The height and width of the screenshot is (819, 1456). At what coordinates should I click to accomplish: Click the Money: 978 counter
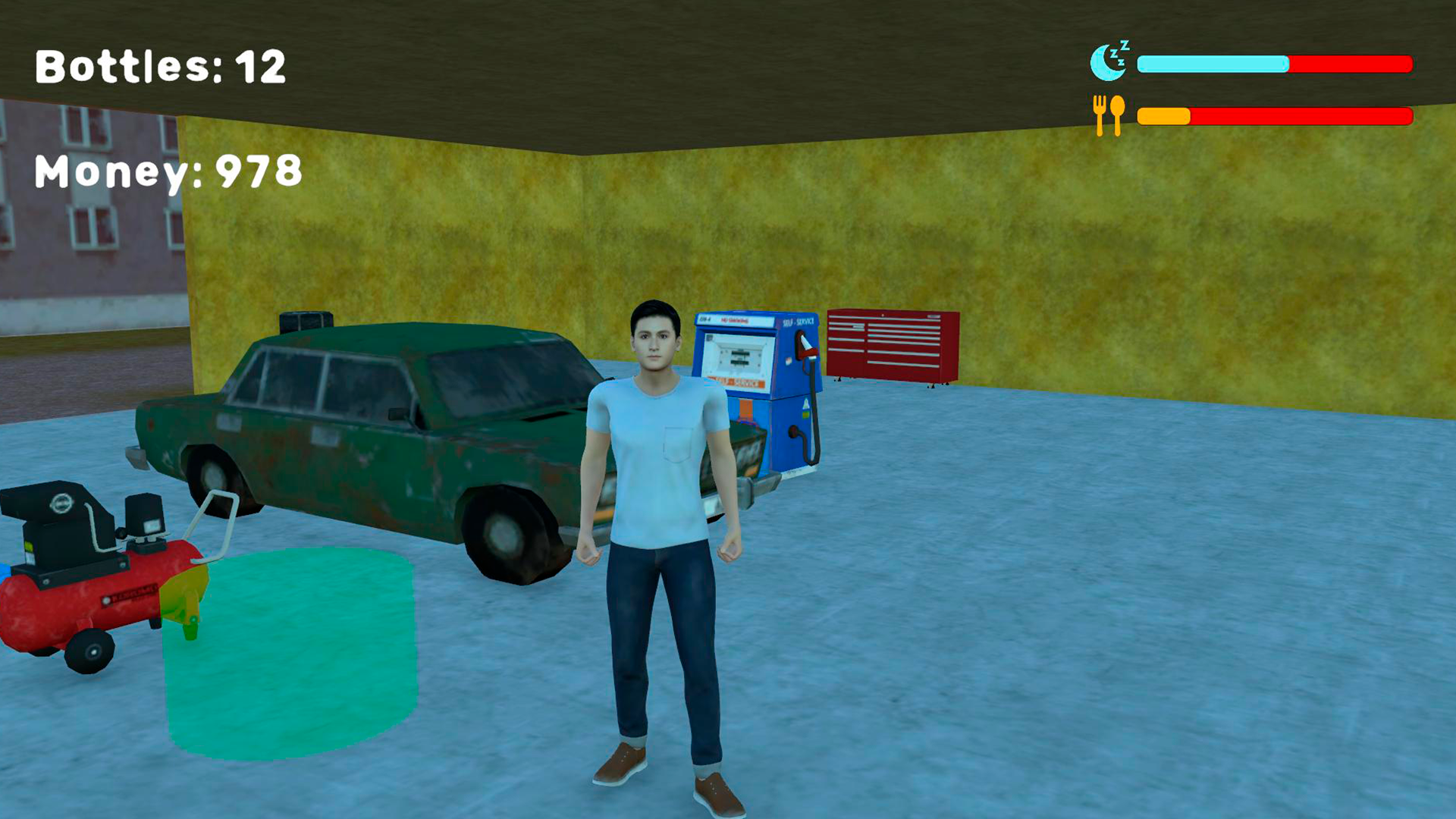[x=167, y=173]
